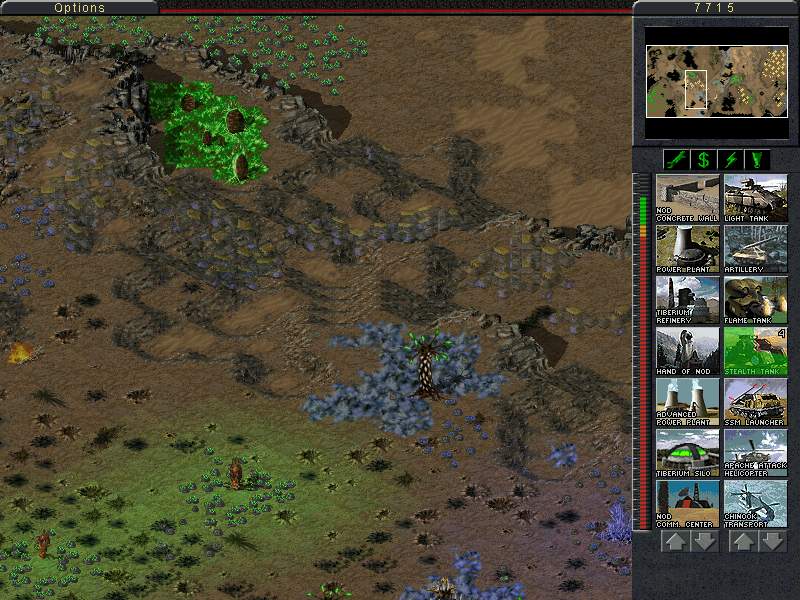Viewport: 800px width, 600px height.
Task: Build a Nod Comm. Center
Action: pyautogui.click(x=687, y=504)
